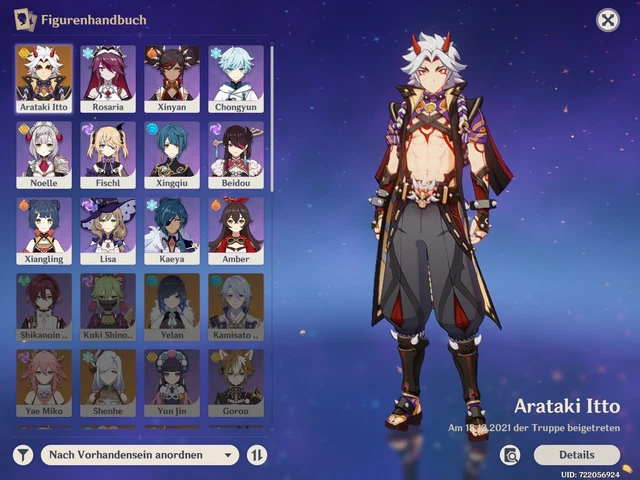
Task: Close the Figurenhandbuch screen
Action: click(607, 20)
